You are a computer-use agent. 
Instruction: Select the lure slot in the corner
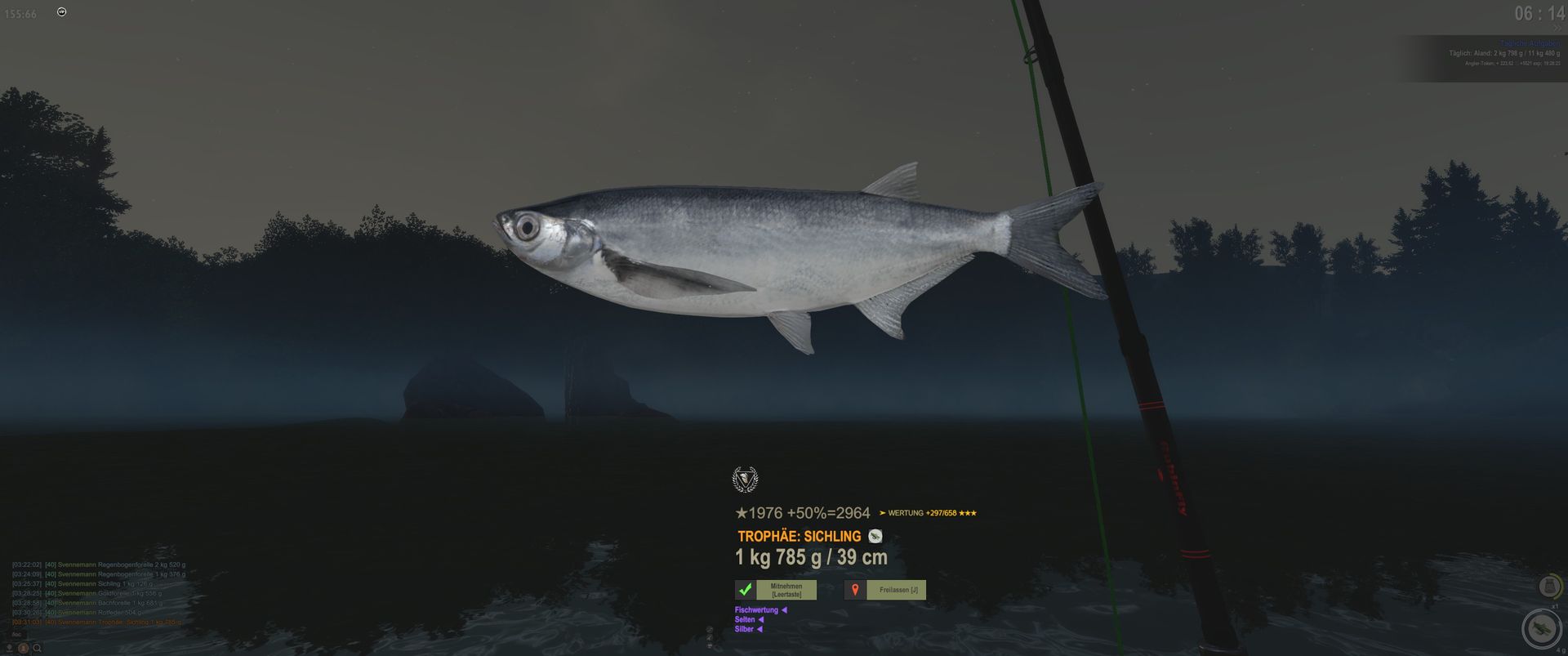[x=1542, y=628]
